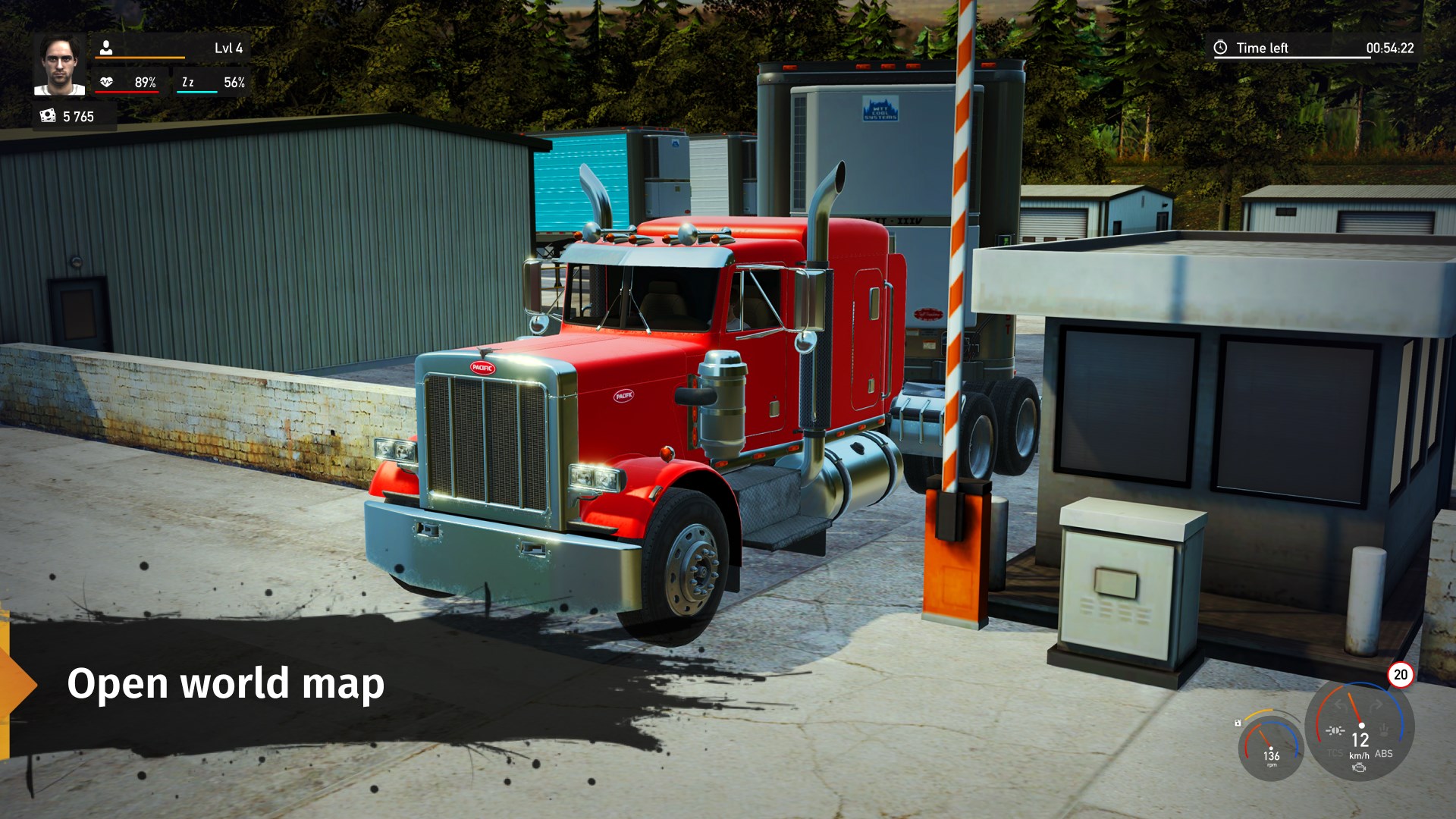Activate the right turn signal arrow
The height and width of the screenshot is (819, 1456).
point(1376,704)
